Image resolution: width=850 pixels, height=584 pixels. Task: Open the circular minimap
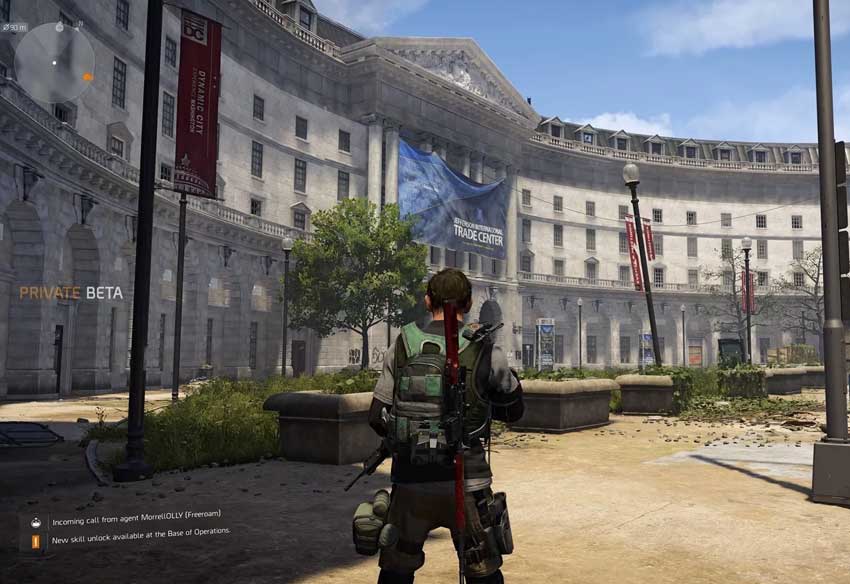pyautogui.click(x=54, y=63)
